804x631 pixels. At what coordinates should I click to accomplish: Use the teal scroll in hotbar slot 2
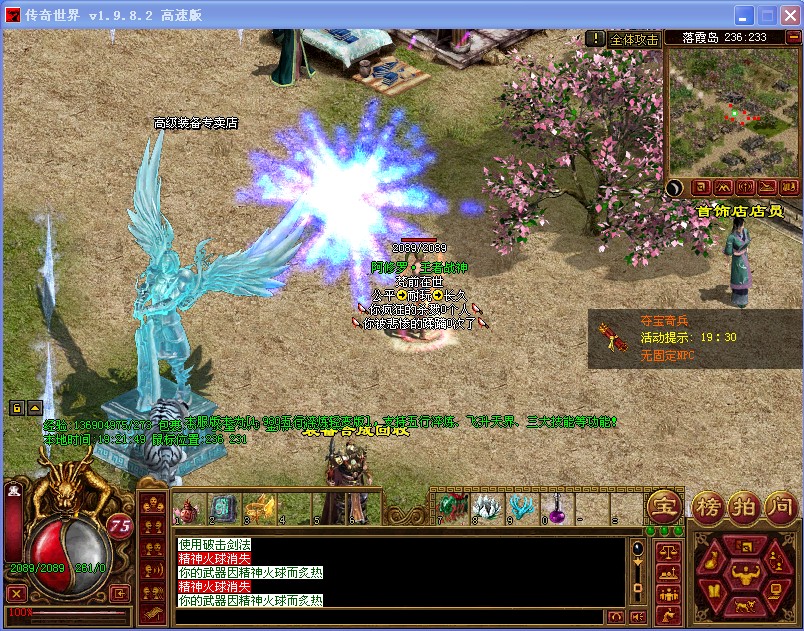223,508
